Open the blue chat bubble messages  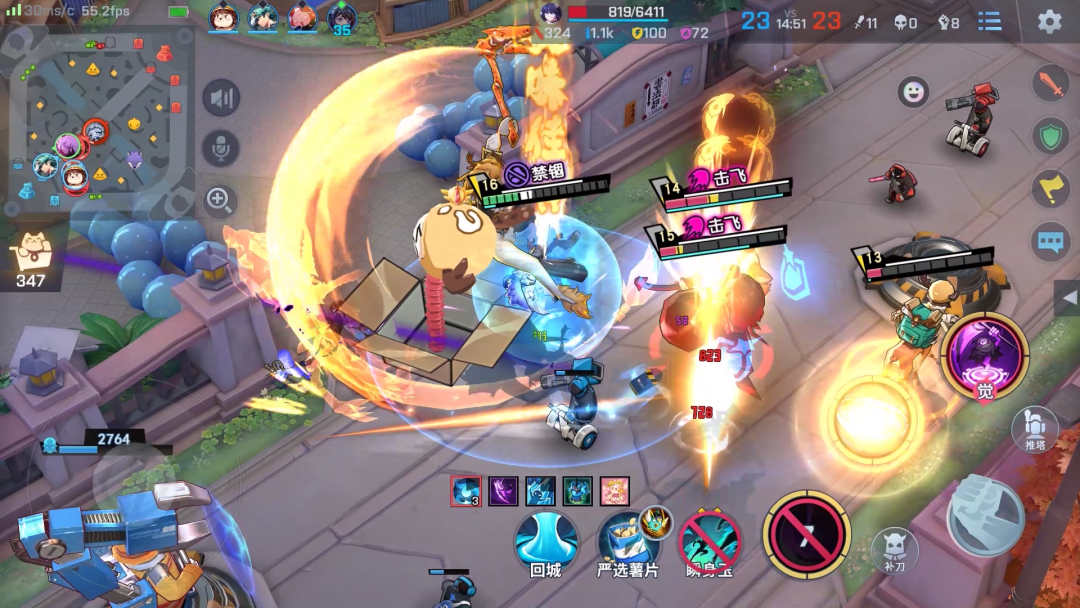click(1050, 241)
